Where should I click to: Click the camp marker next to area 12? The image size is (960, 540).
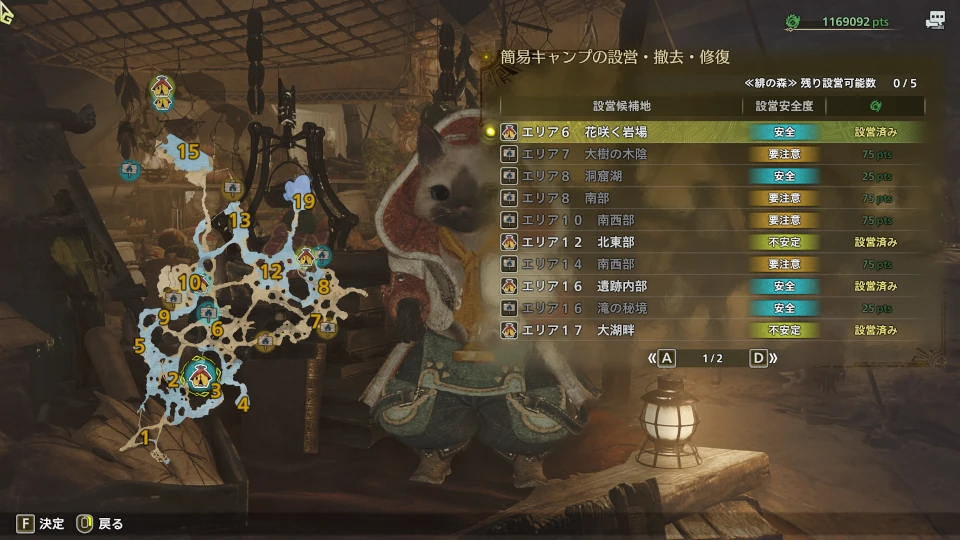[x=306, y=259]
